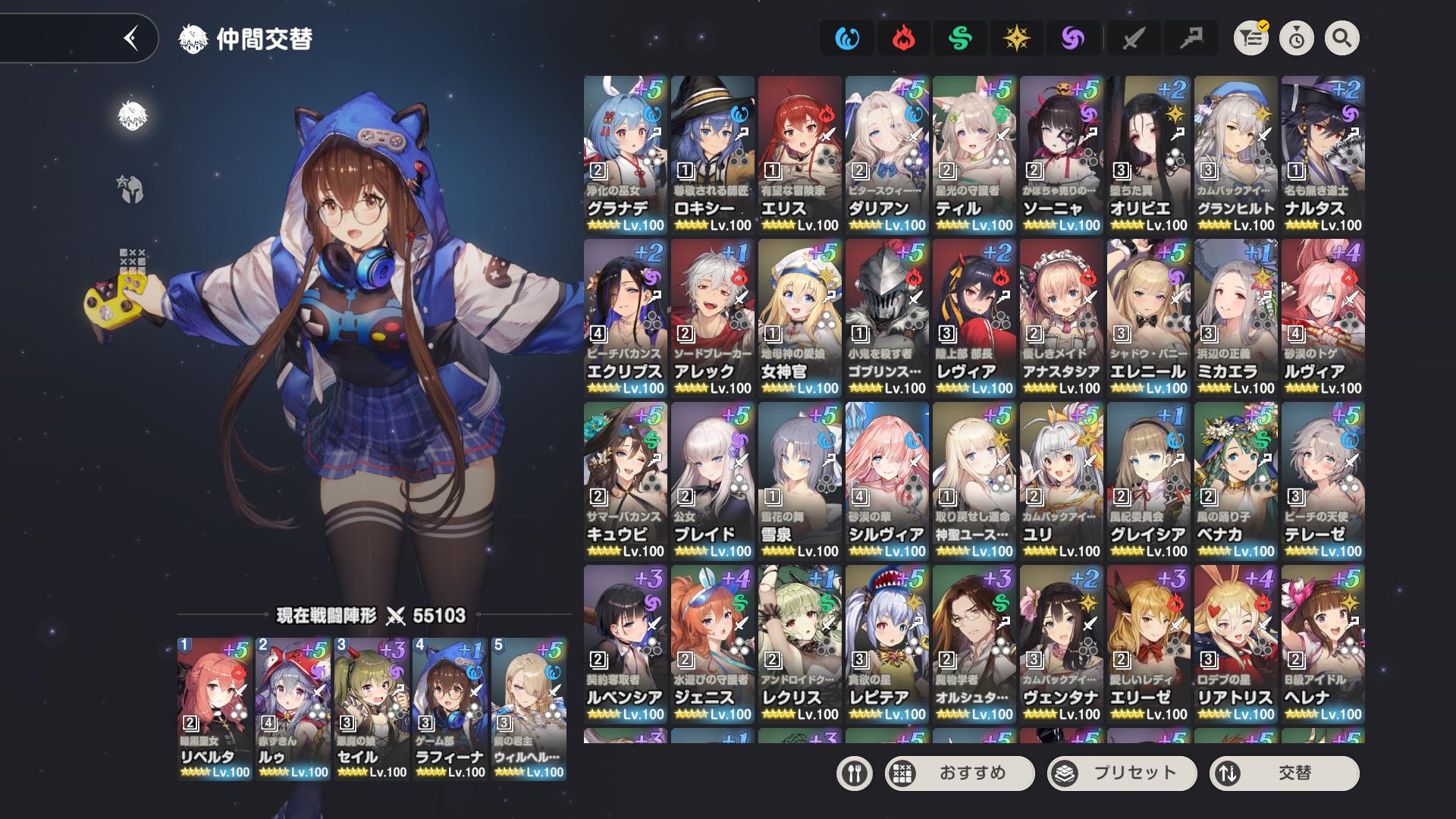Switch to the helmet equipment tab

coord(132,189)
